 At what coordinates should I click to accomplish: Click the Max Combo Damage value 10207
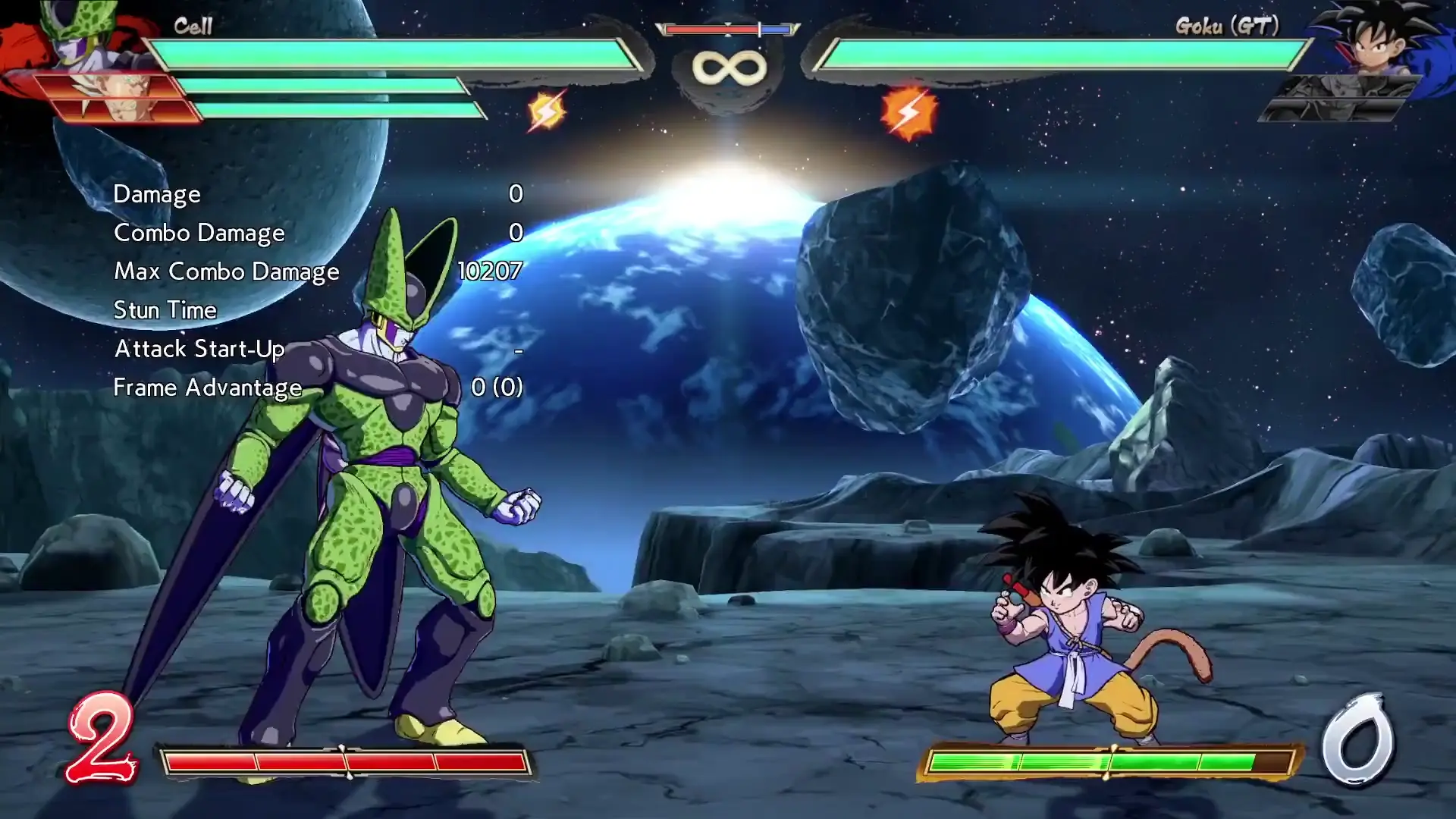click(490, 271)
